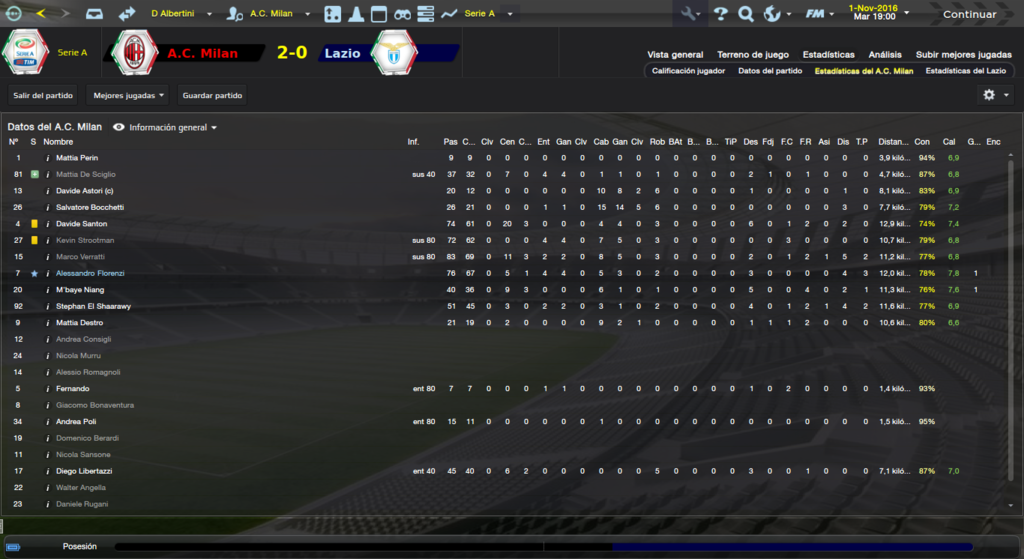The image size is (1024, 559).
Task: Open the gear settings dropdown
Action: 995,95
